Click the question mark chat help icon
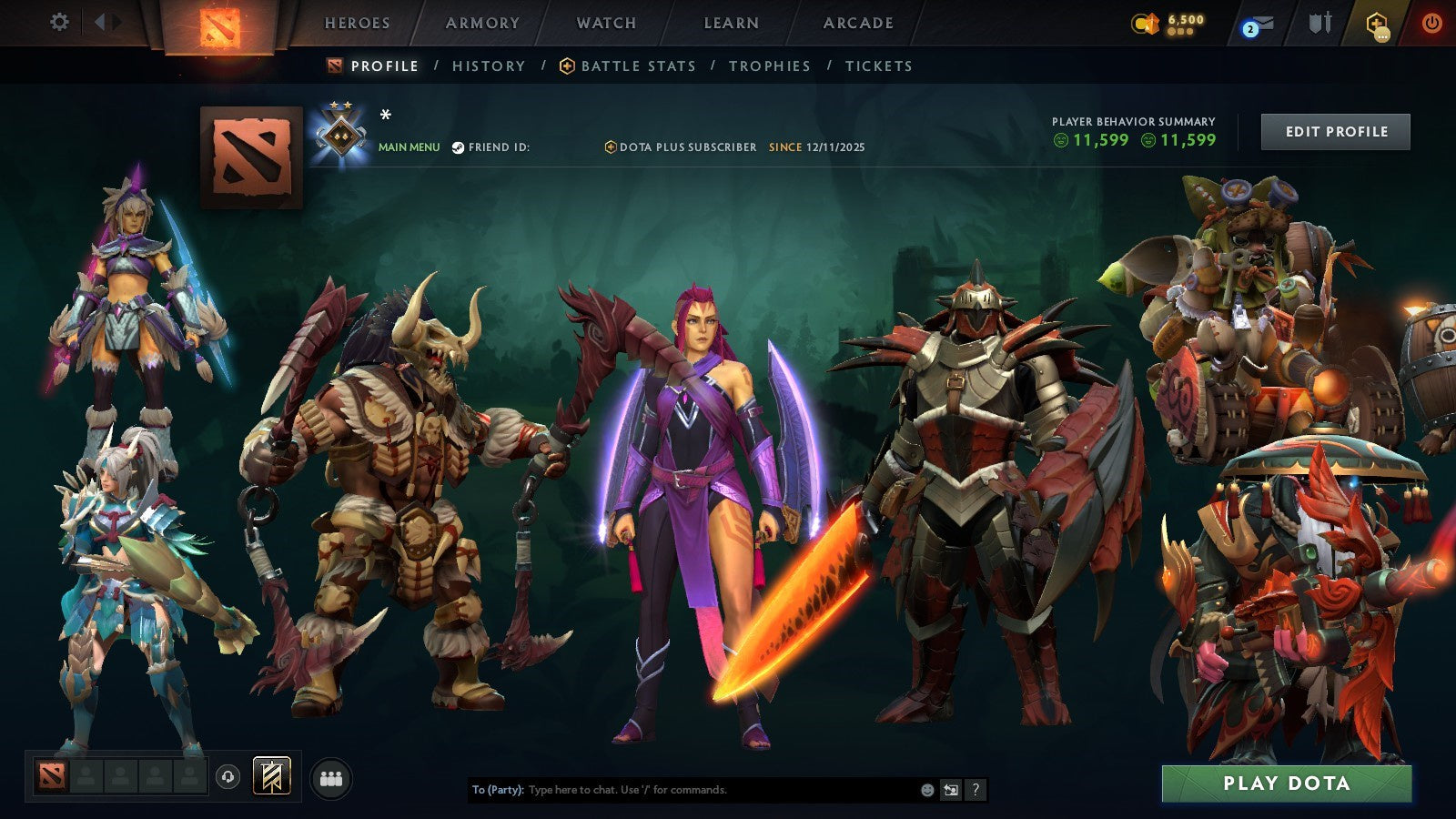 pyautogui.click(x=975, y=790)
